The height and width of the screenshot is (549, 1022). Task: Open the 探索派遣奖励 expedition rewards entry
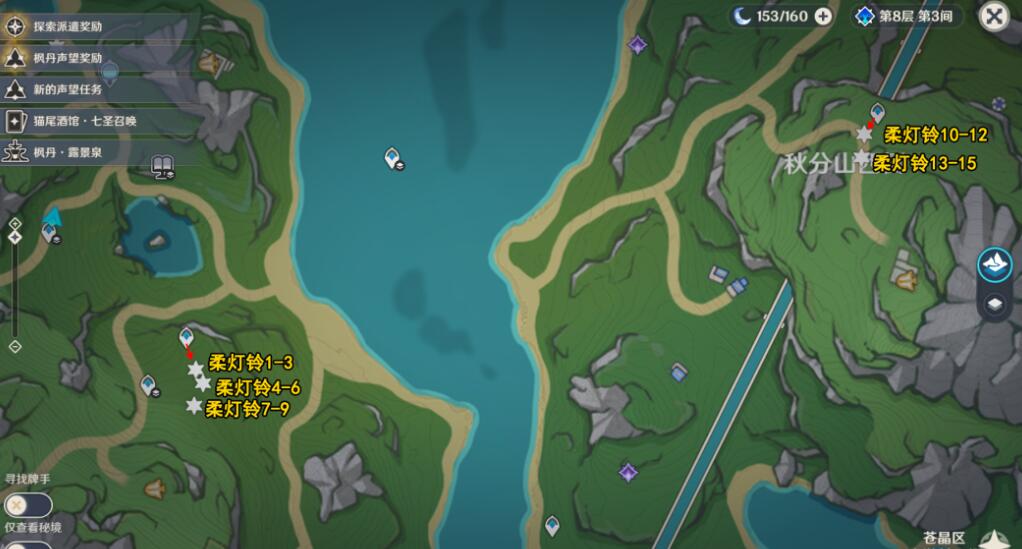tap(70, 26)
